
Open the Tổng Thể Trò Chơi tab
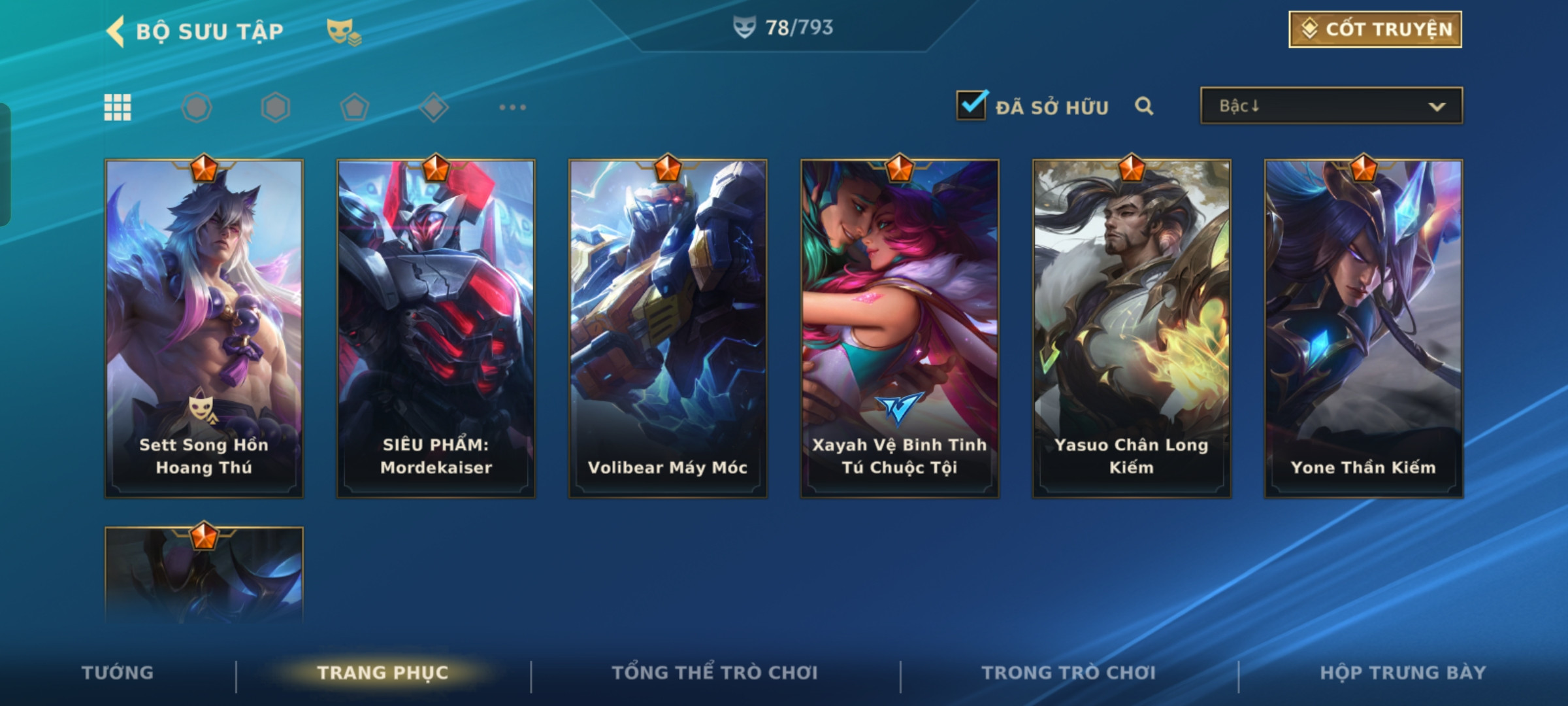coord(715,673)
